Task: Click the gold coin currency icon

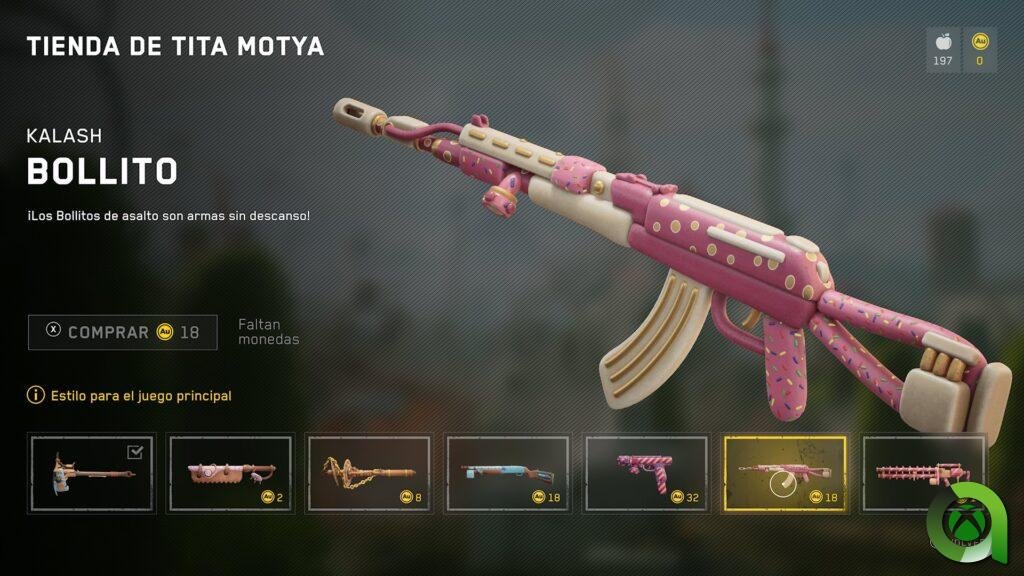Action: tap(979, 43)
